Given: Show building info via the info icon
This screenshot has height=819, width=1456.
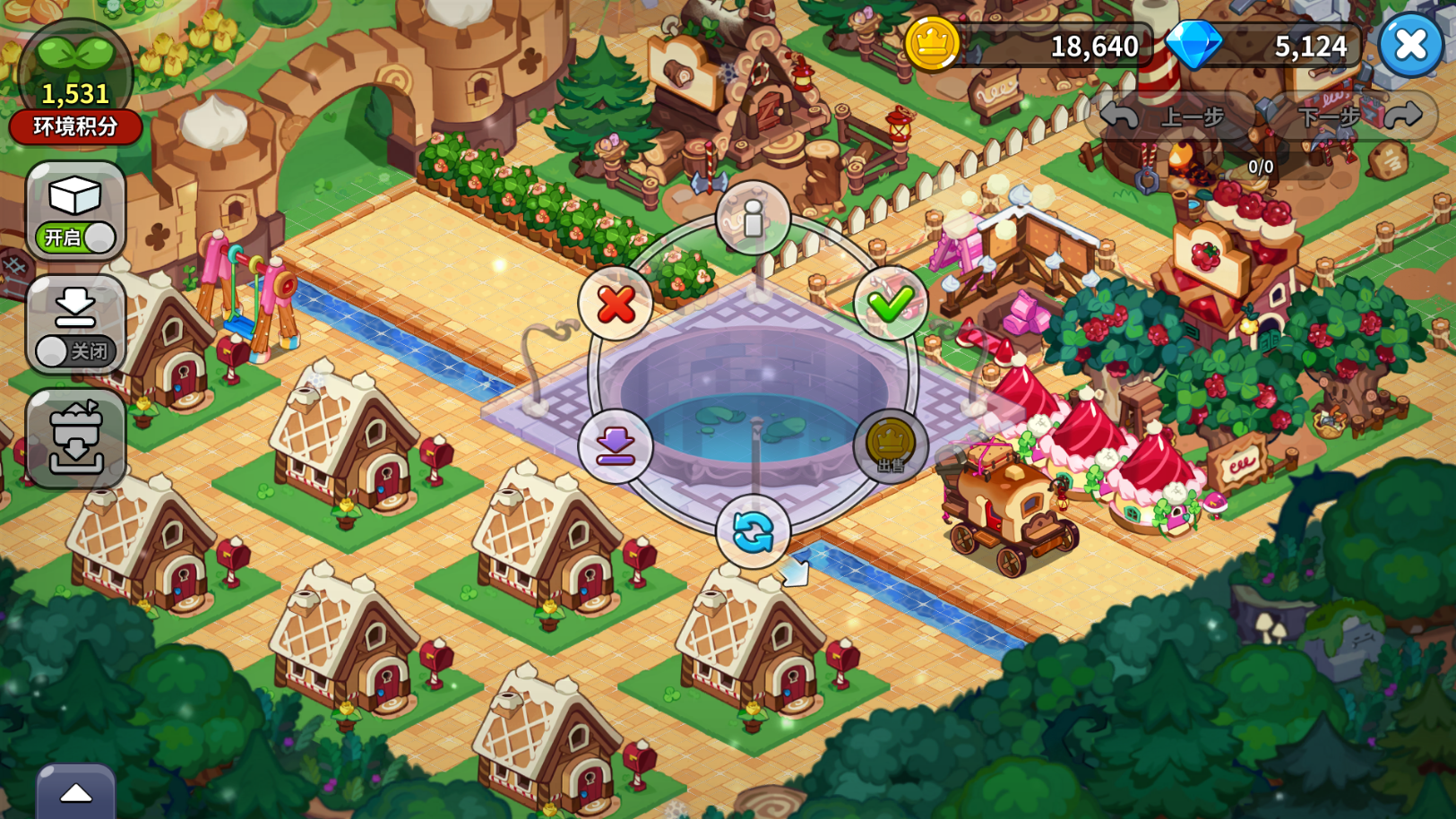Looking at the screenshot, I should [x=753, y=218].
